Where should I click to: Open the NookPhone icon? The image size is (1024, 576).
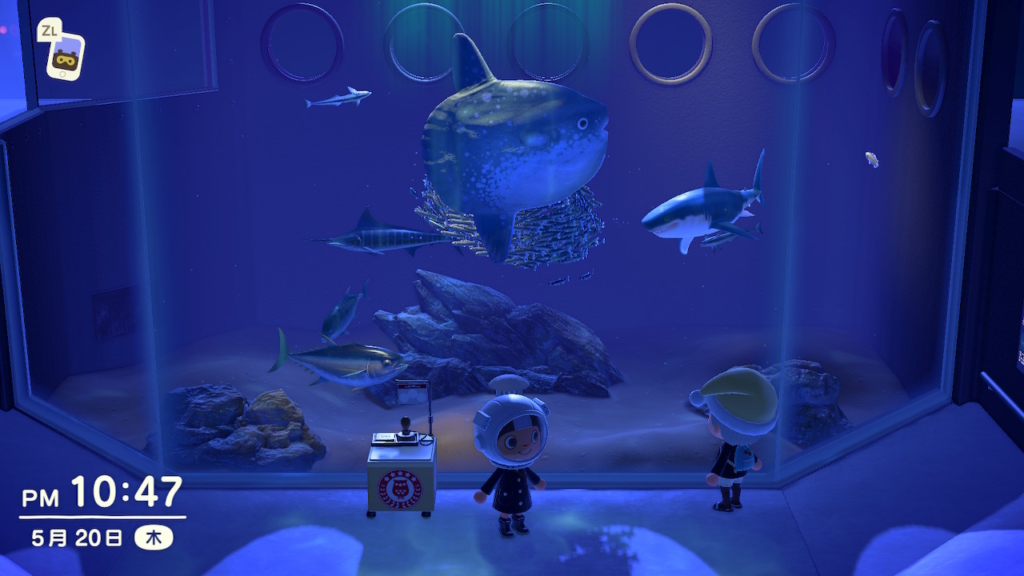[66, 56]
